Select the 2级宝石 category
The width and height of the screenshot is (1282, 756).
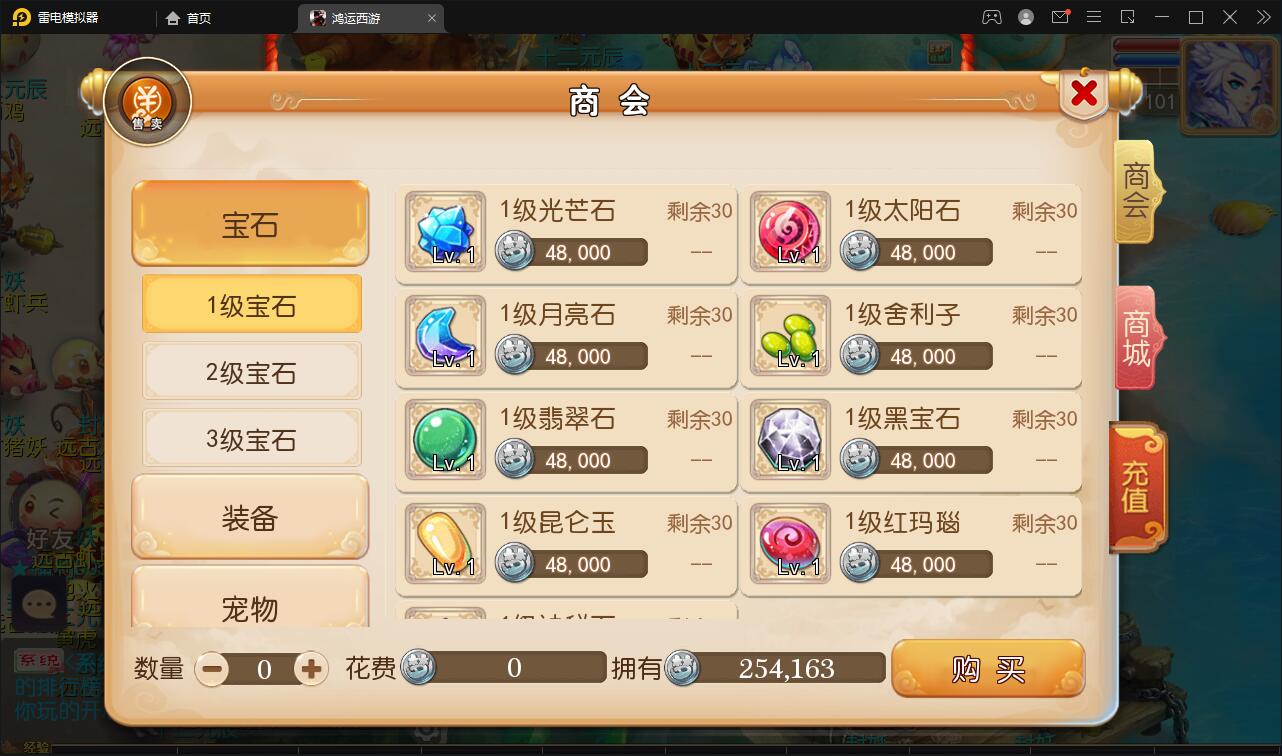pyautogui.click(x=250, y=371)
